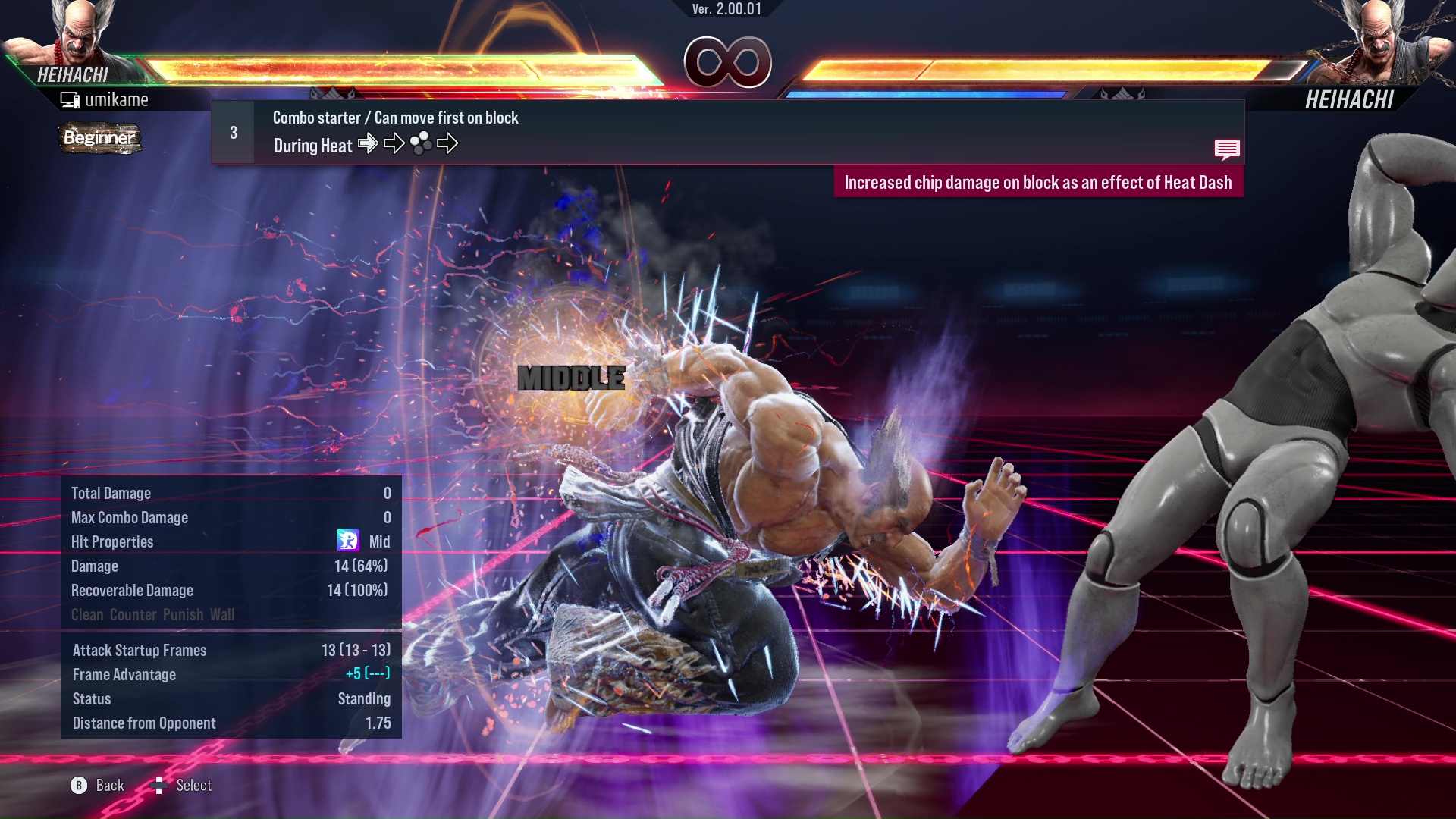The height and width of the screenshot is (819, 1456).
Task: Open the comment speech bubble on the move panel
Action: coord(1227,149)
